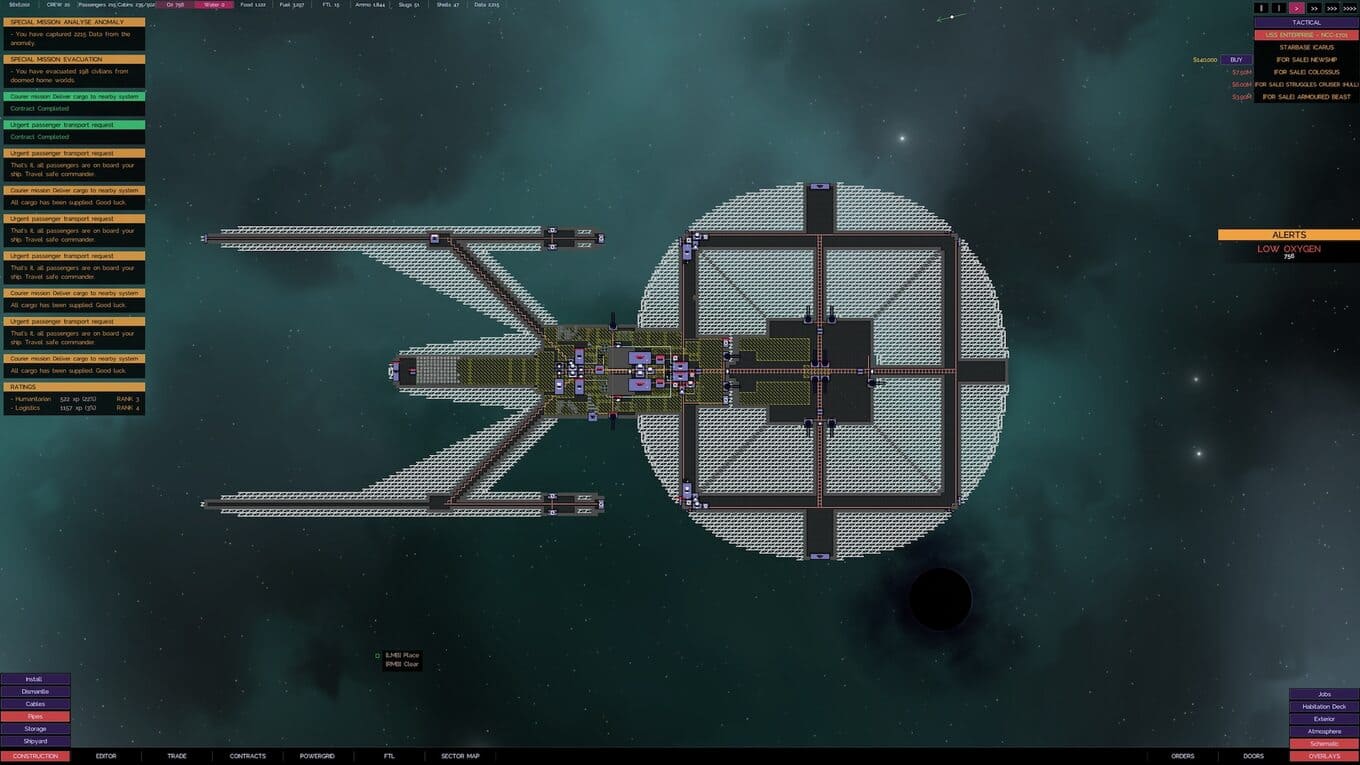1360x765 pixels.
Task: Open the Contracts panel
Action: [247, 756]
